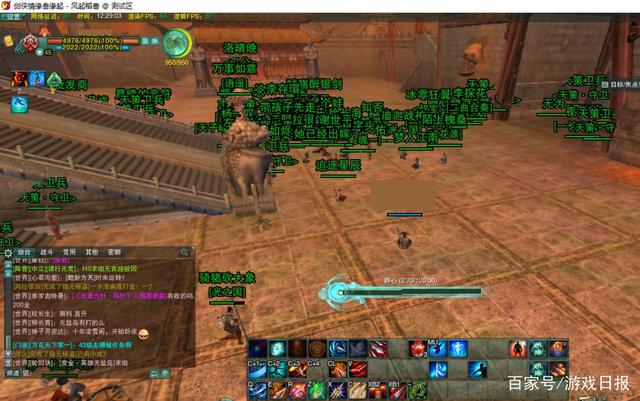This screenshot has width=640, height=401.
Task: Use the skill bound to XB1
Action: tap(397, 389)
